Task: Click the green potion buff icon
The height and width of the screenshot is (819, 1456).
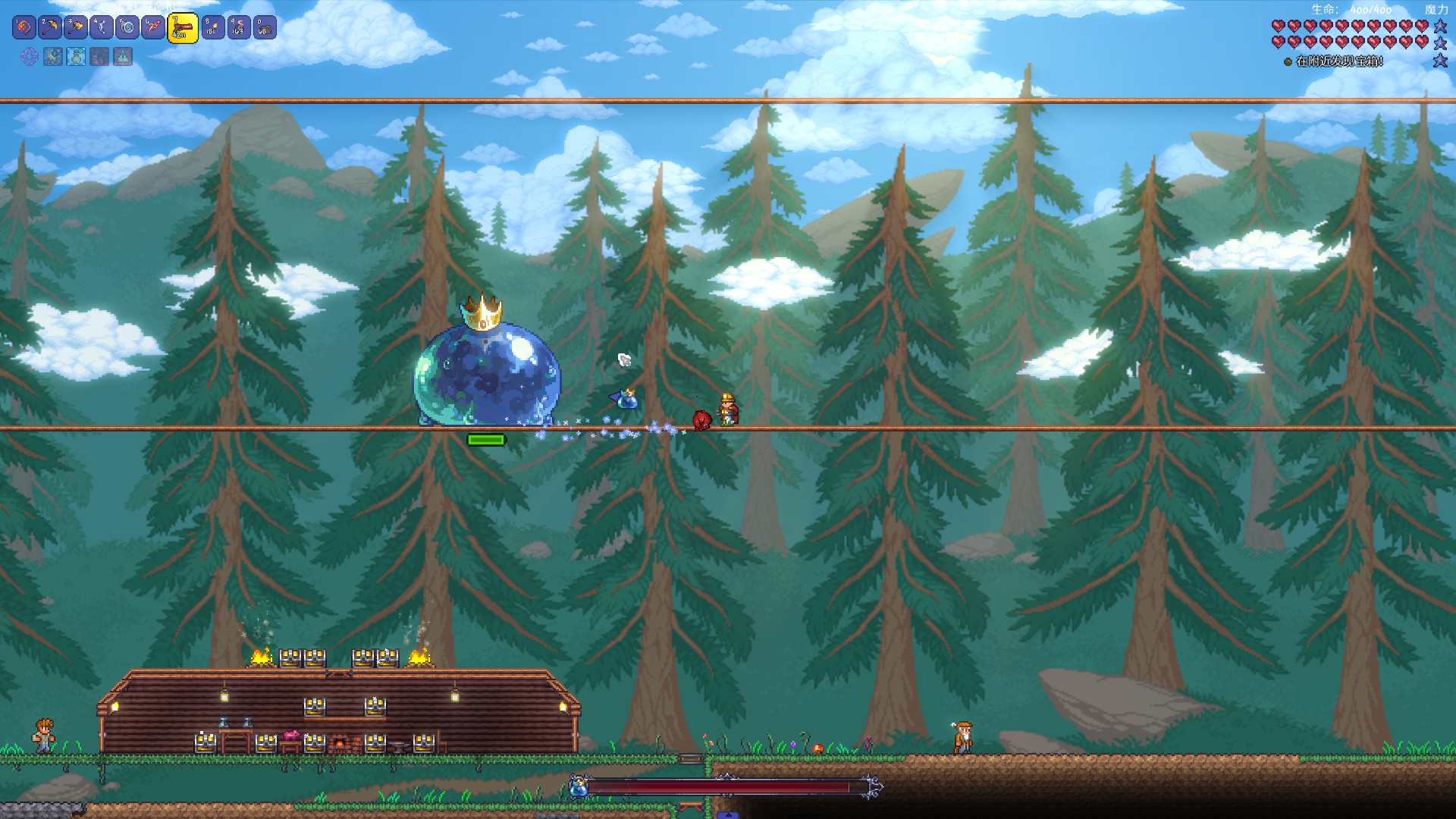Action: click(x=76, y=56)
